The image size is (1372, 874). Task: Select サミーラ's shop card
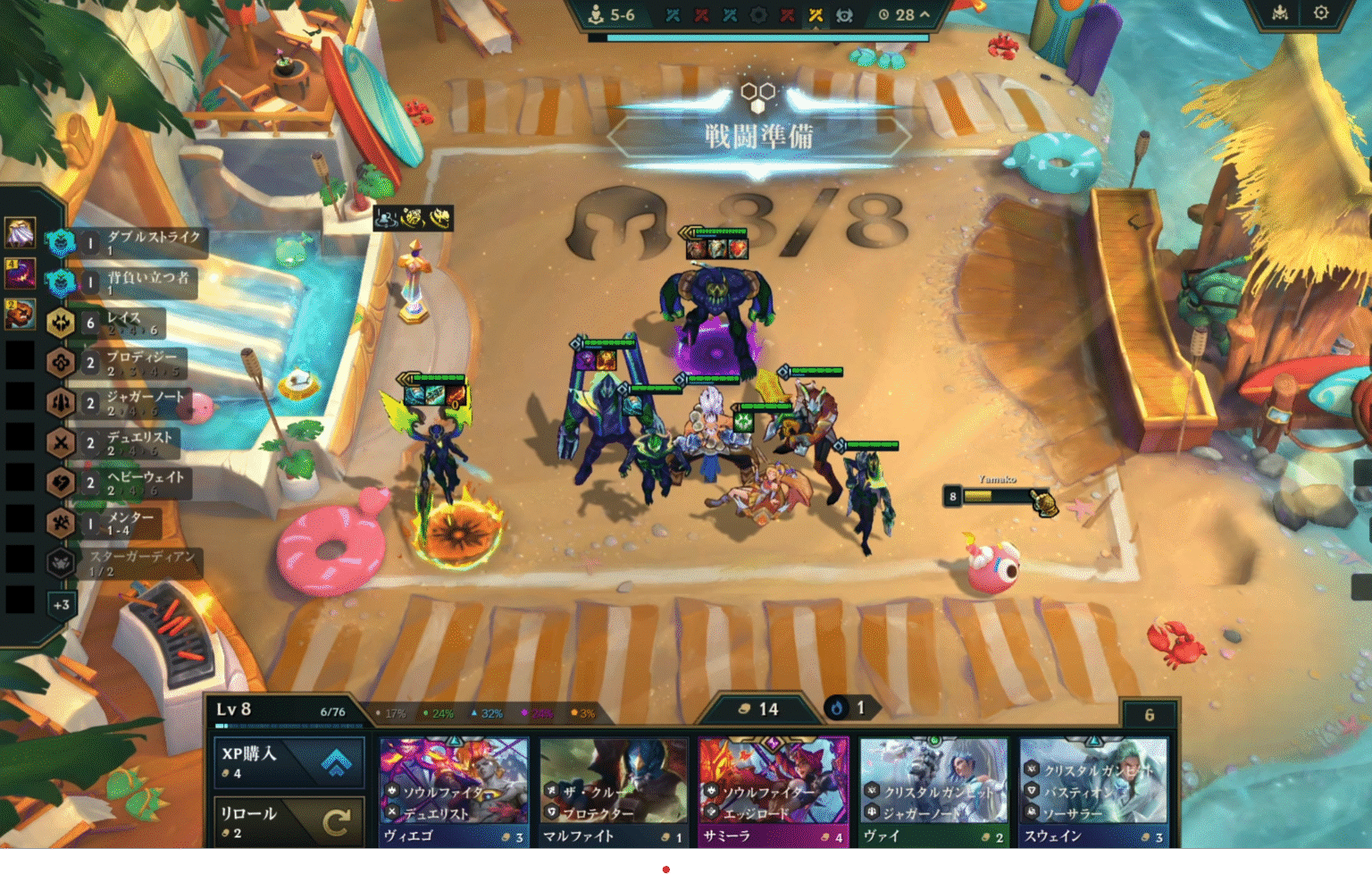[x=774, y=791]
